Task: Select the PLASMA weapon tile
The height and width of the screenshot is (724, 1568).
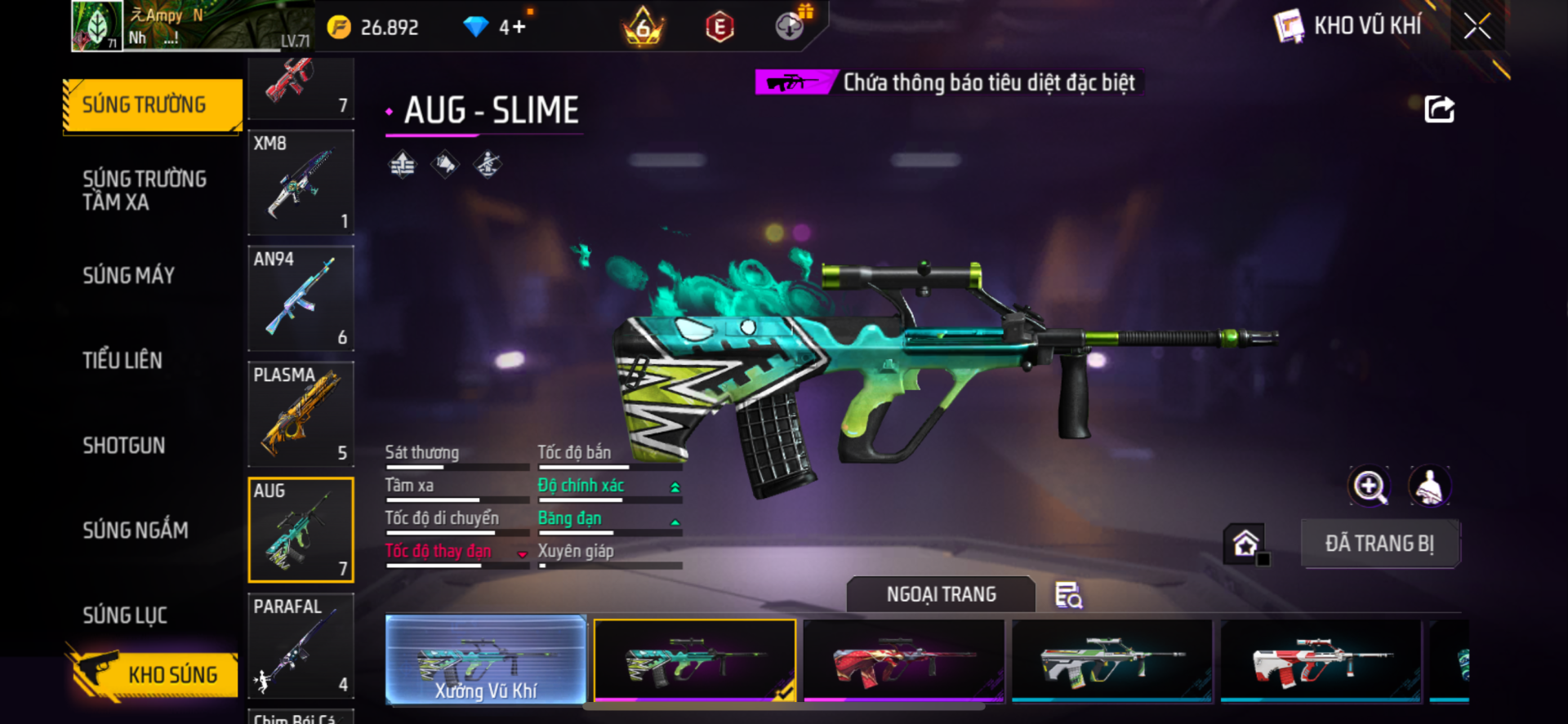Action: [x=301, y=415]
